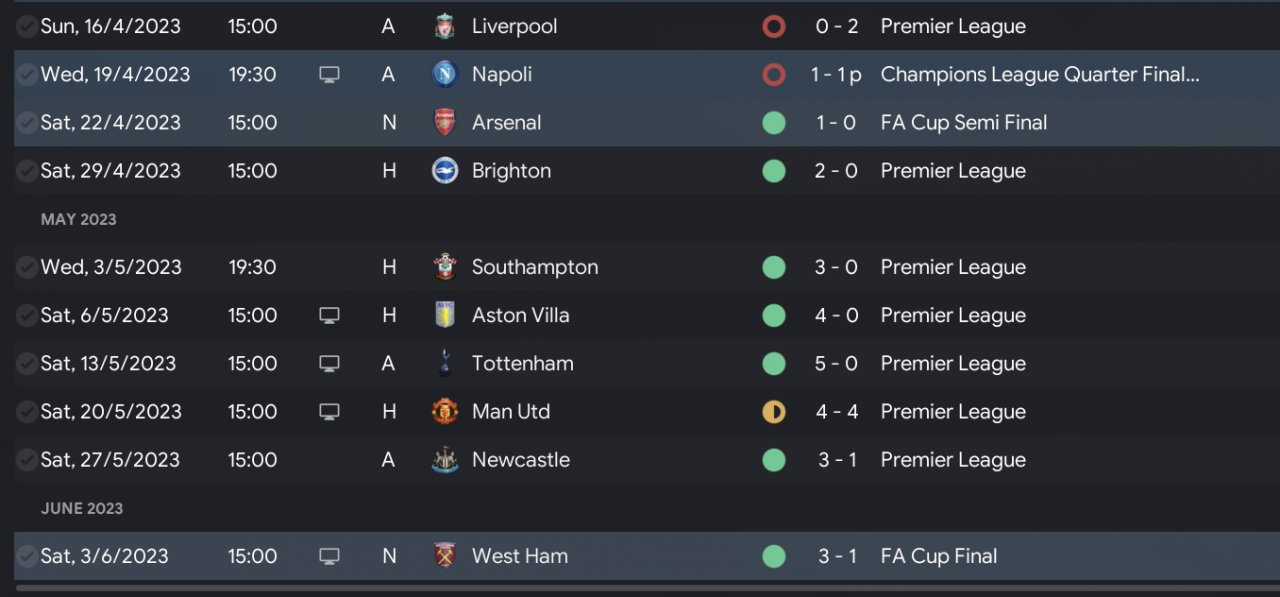1280x597 pixels.
Task: Click the Liverpool club crest
Action: [x=445, y=26]
